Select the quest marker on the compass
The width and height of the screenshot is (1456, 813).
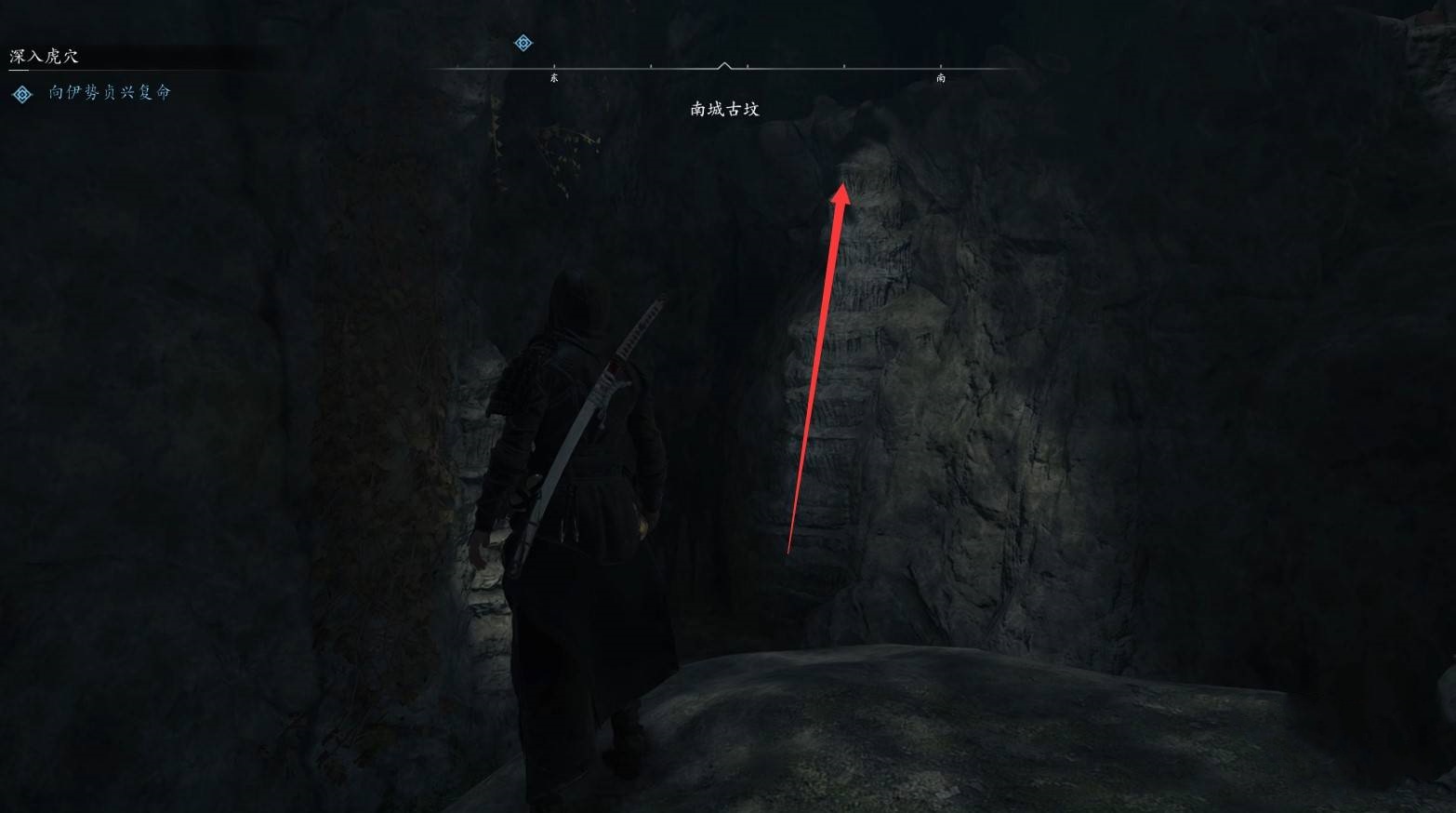pyautogui.click(x=523, y=43)
